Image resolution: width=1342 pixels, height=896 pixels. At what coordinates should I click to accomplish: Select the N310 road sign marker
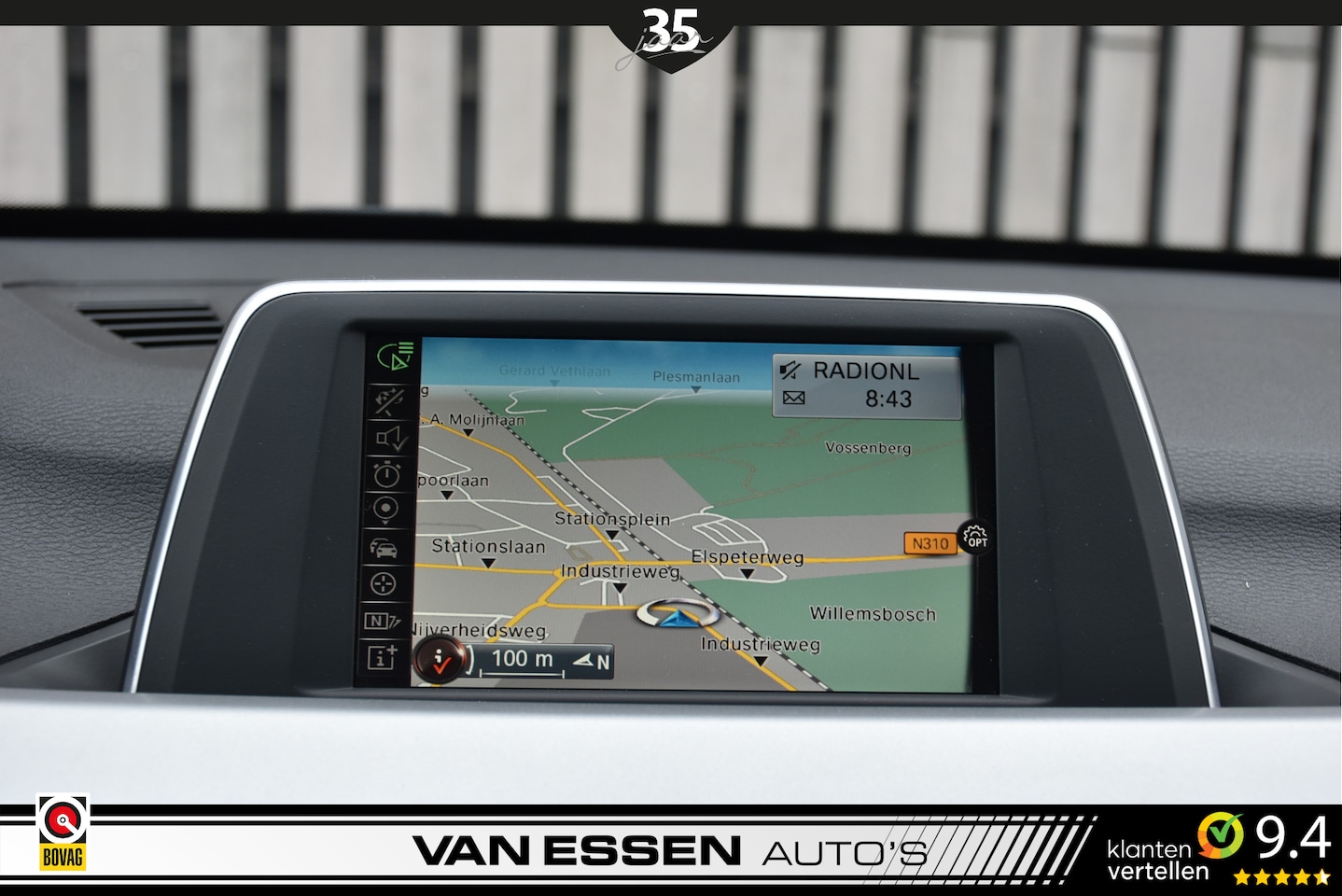[930, 543]
